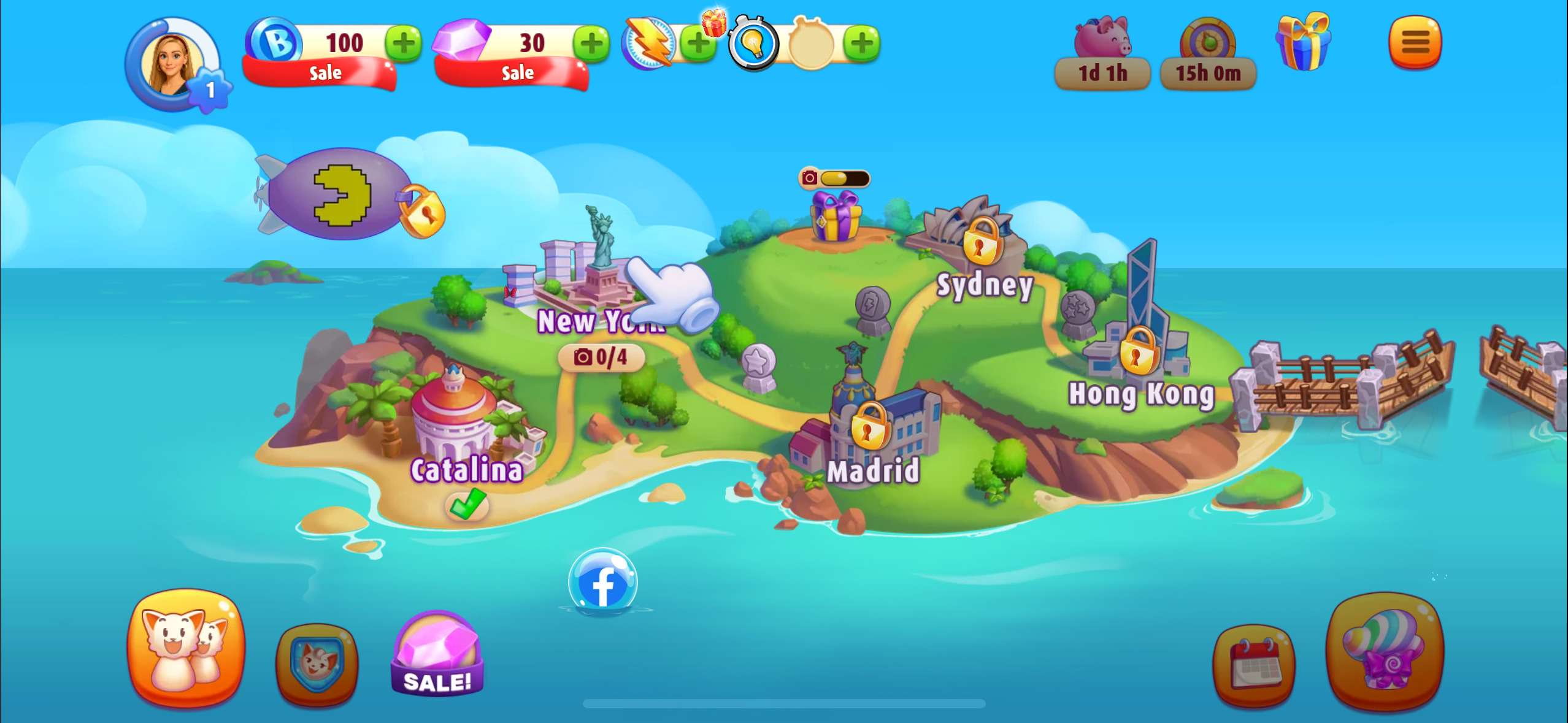Add lightning bolt boosters

point(698,43)
